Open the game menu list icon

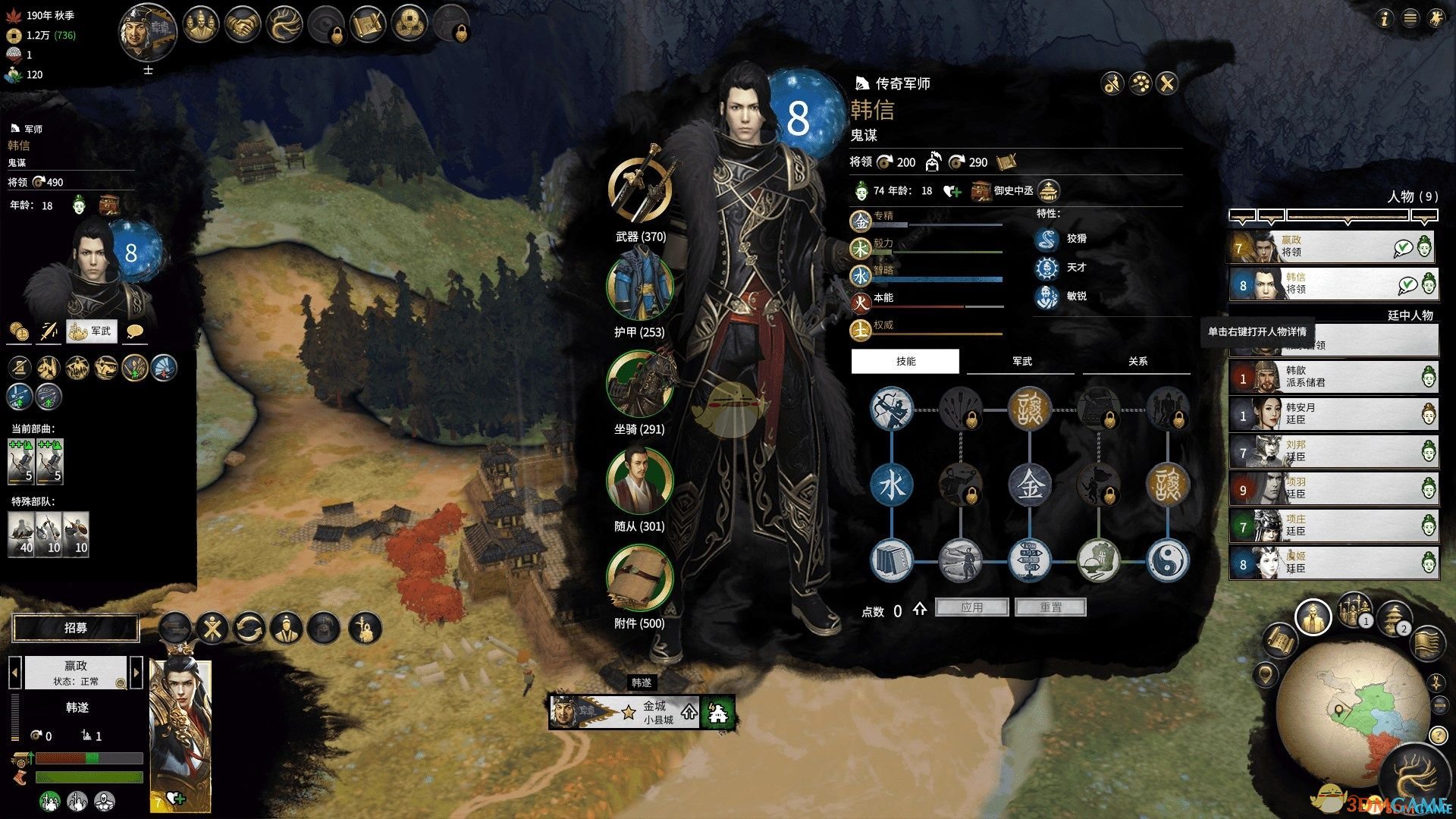coord(1410,19)
